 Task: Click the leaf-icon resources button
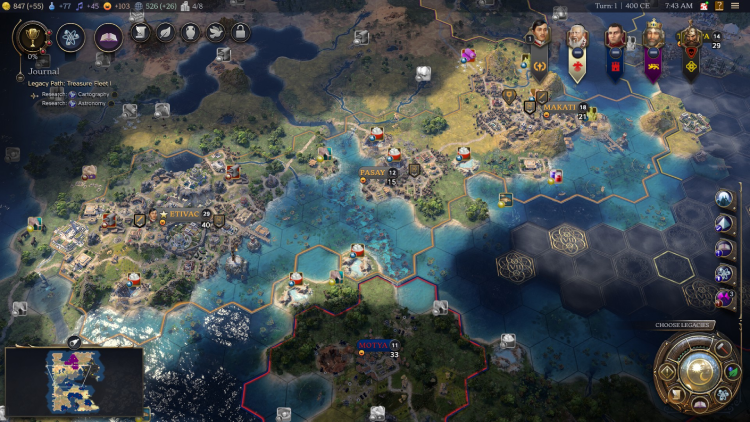[x=165, y=32]
